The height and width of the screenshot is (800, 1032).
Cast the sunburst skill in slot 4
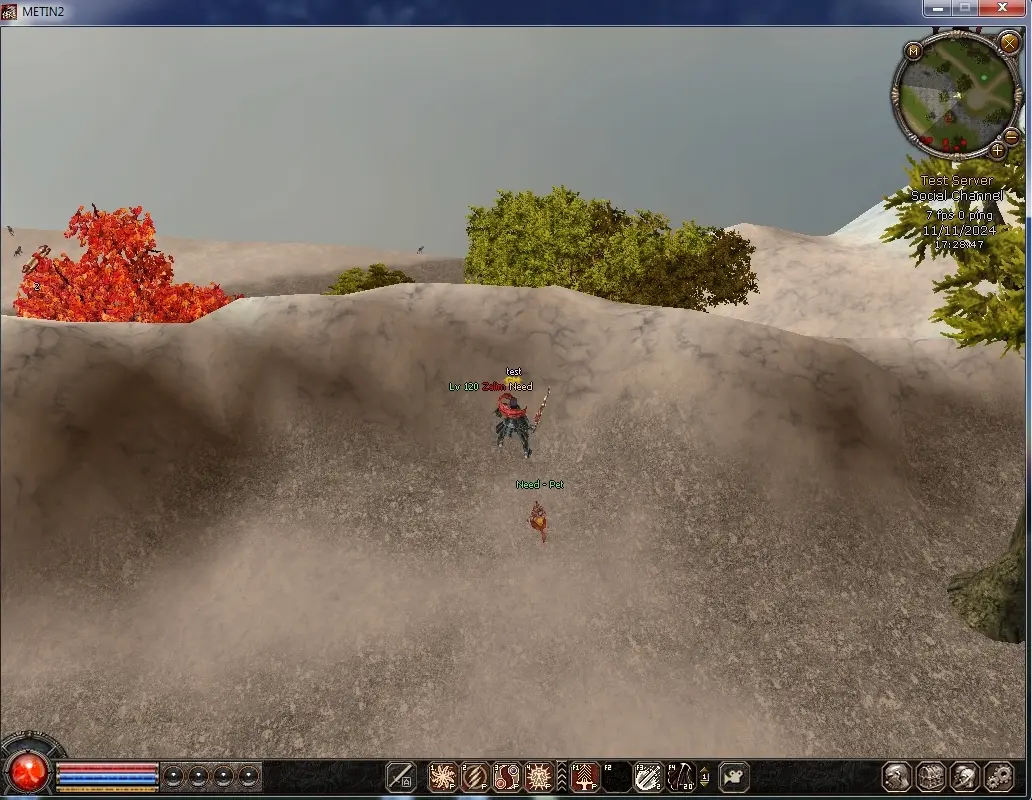tap(540, 776)
